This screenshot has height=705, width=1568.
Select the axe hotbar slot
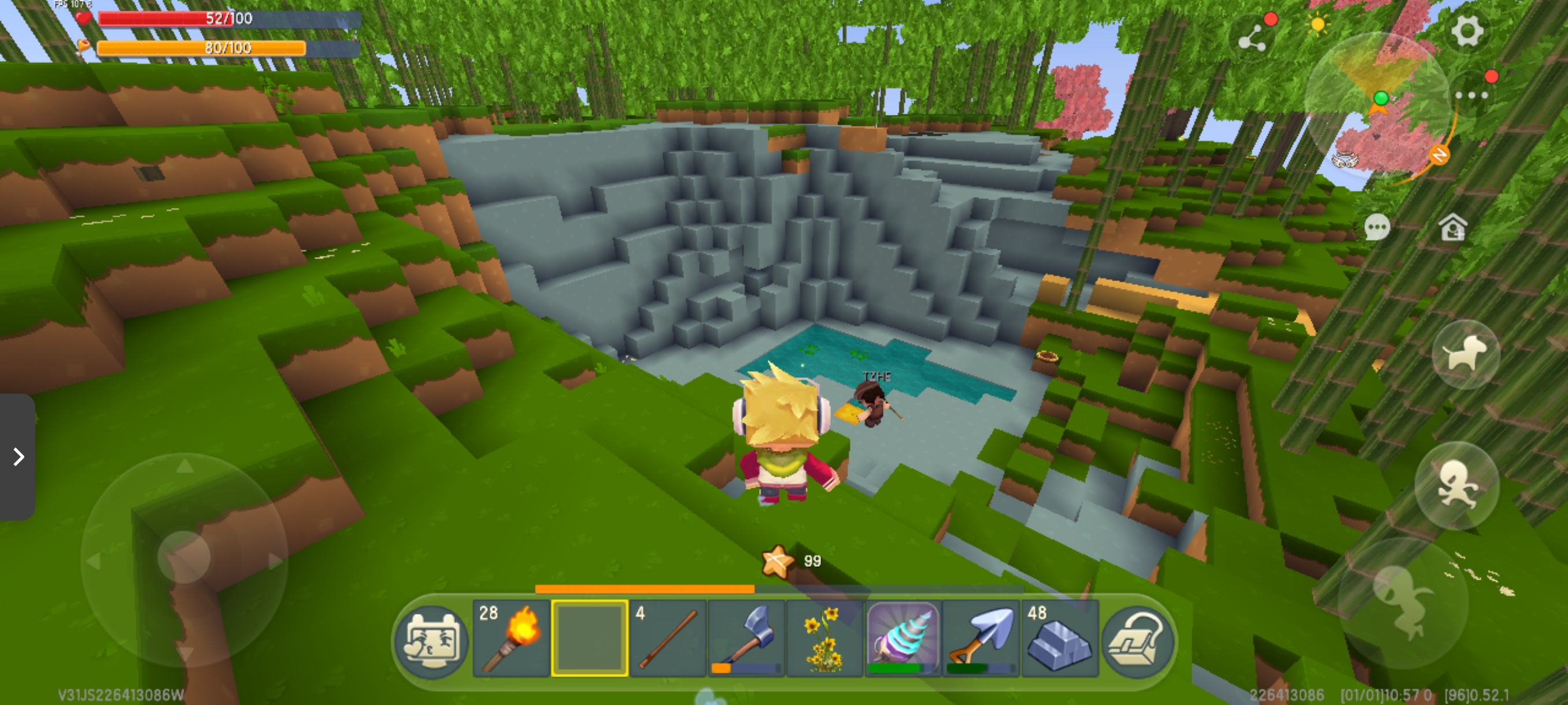click(x=746, y=639)
